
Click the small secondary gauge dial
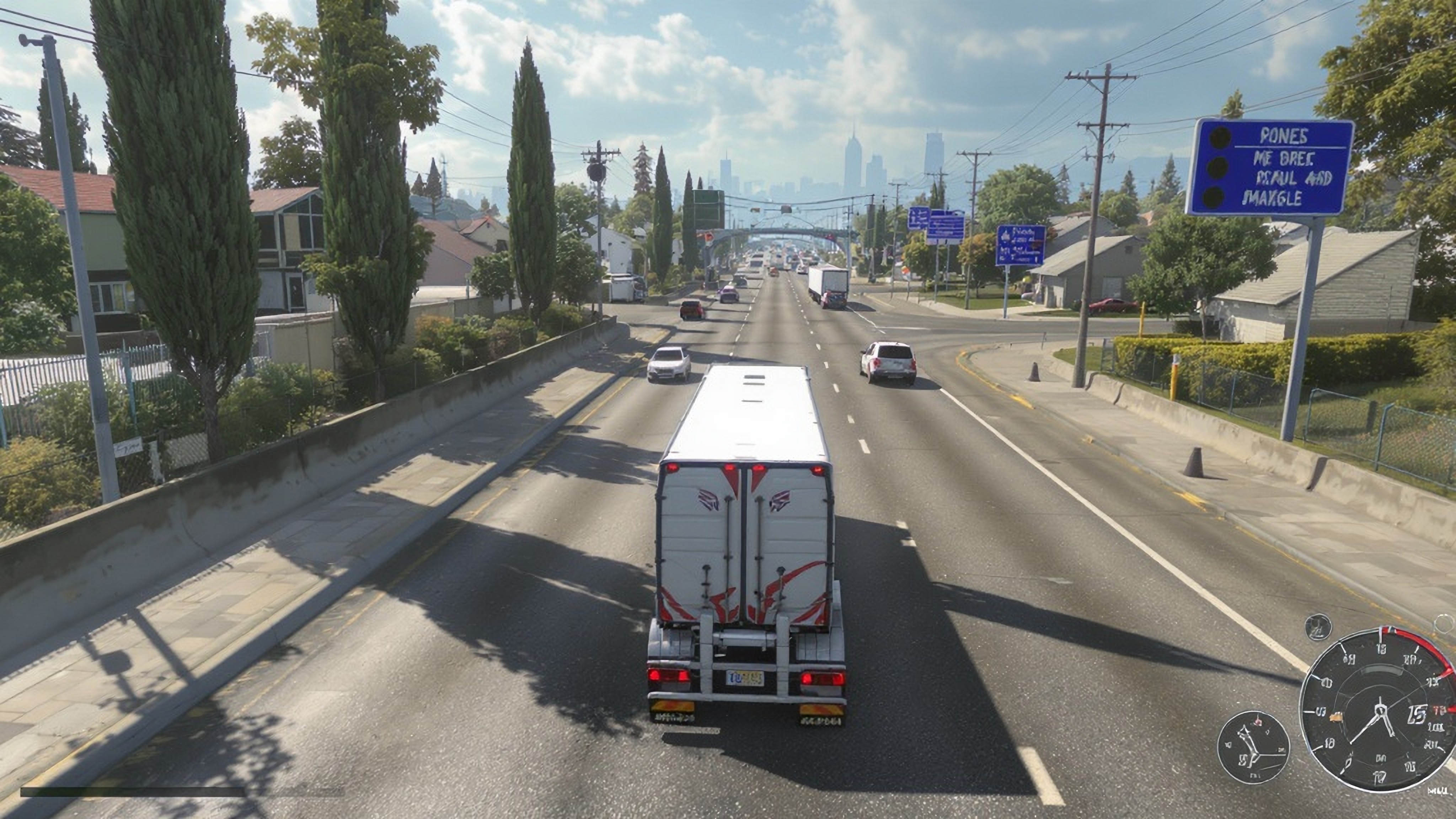point(1253,747)
